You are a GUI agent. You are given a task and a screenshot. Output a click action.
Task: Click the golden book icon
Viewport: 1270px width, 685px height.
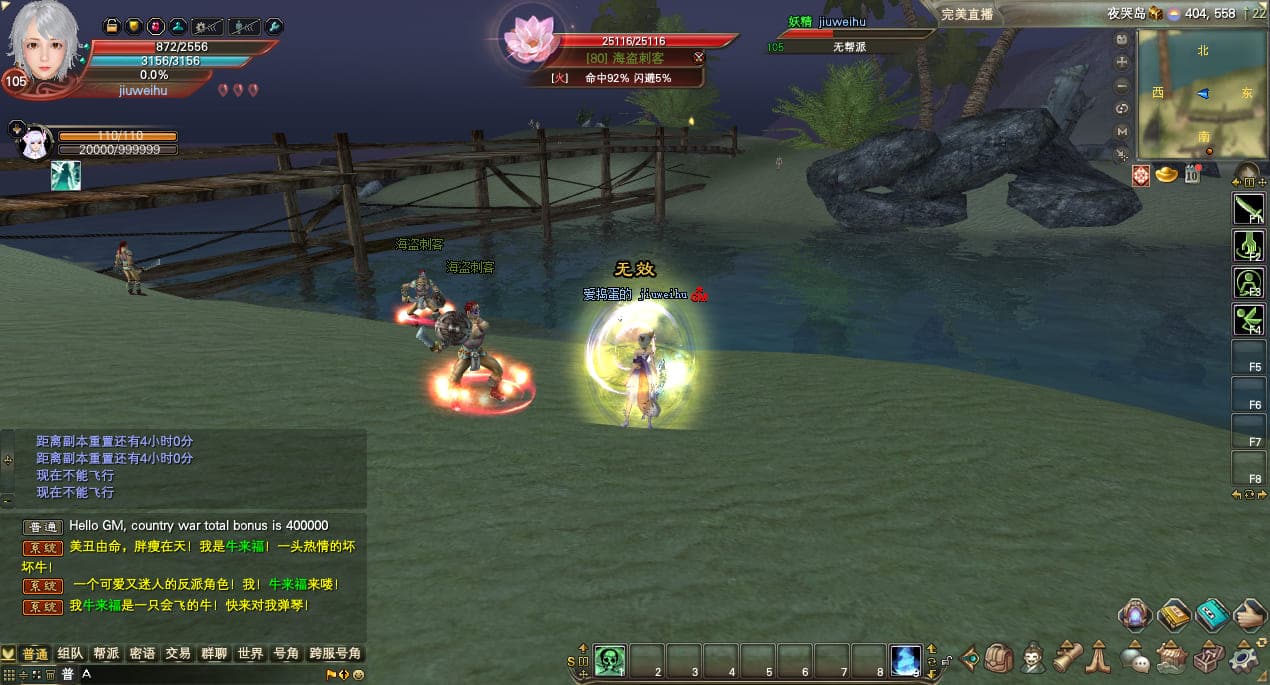(x=1174, y=615)
